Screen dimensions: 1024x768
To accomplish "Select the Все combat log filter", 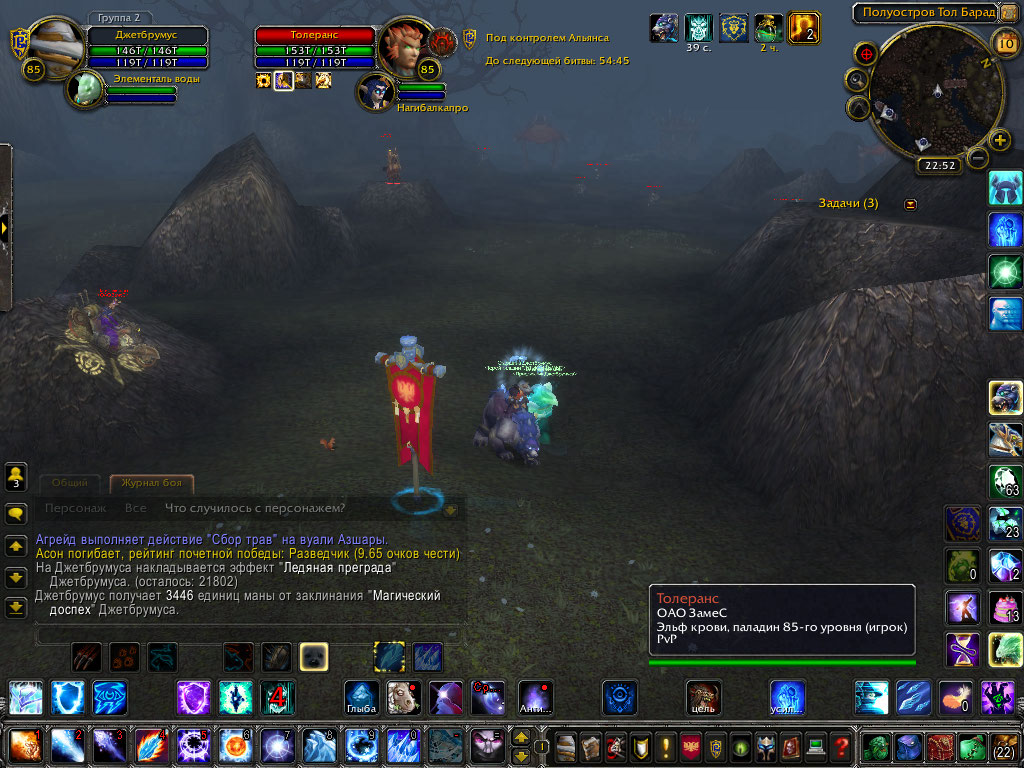I will [x=135, y=508].
